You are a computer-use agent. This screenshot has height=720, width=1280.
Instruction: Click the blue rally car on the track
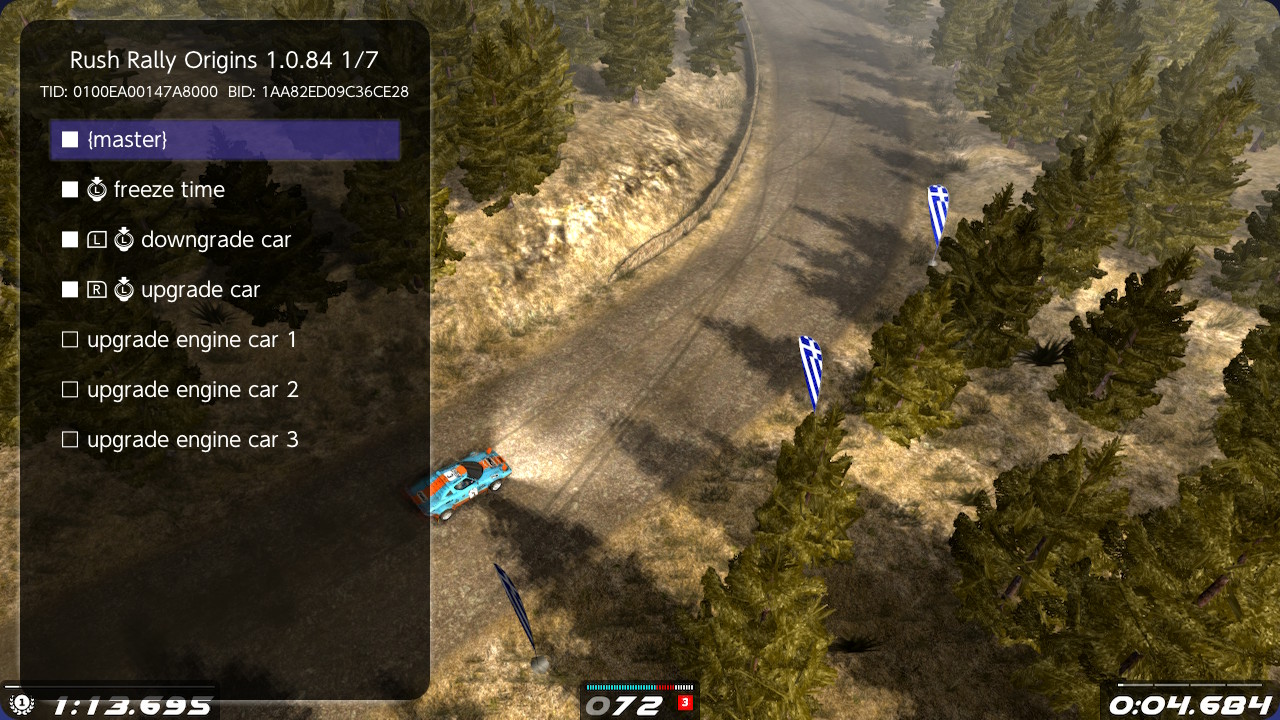pyautogui.click(x=466, y=487)
